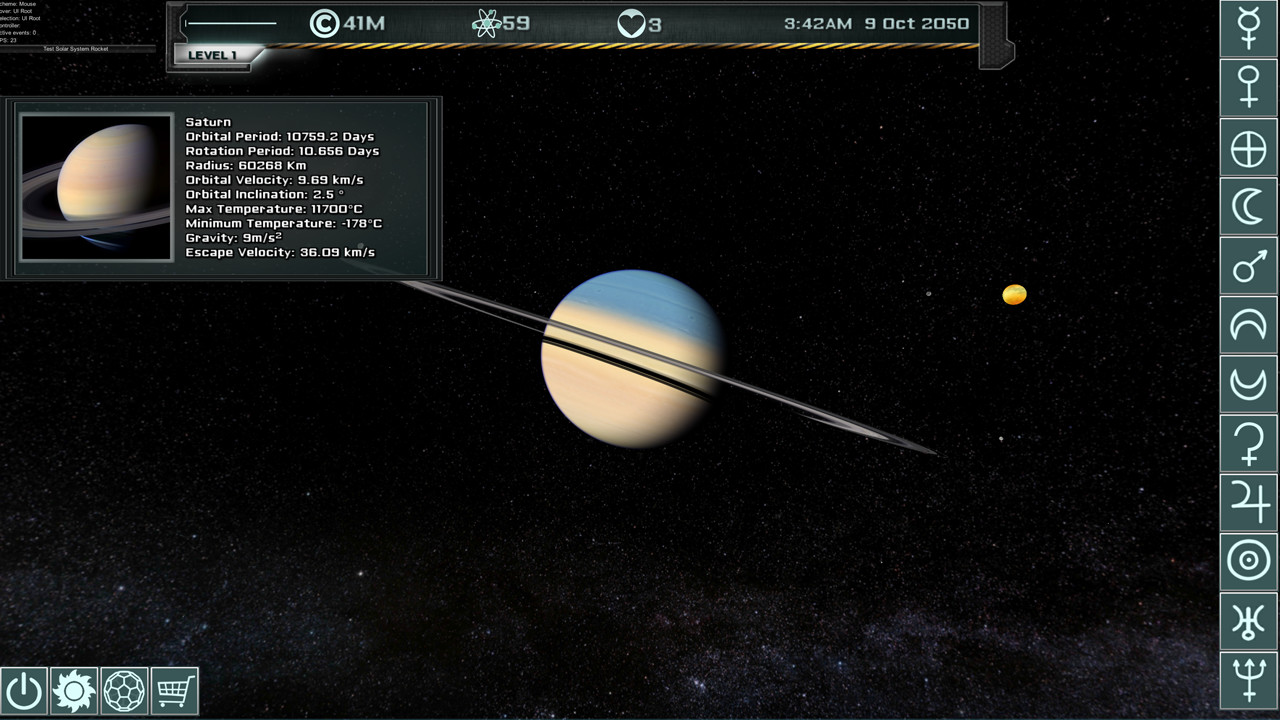This screenshot has width=1280, height=720.
Task: Open the geodesic sphere icon button
Action: (x=124, y=691)
